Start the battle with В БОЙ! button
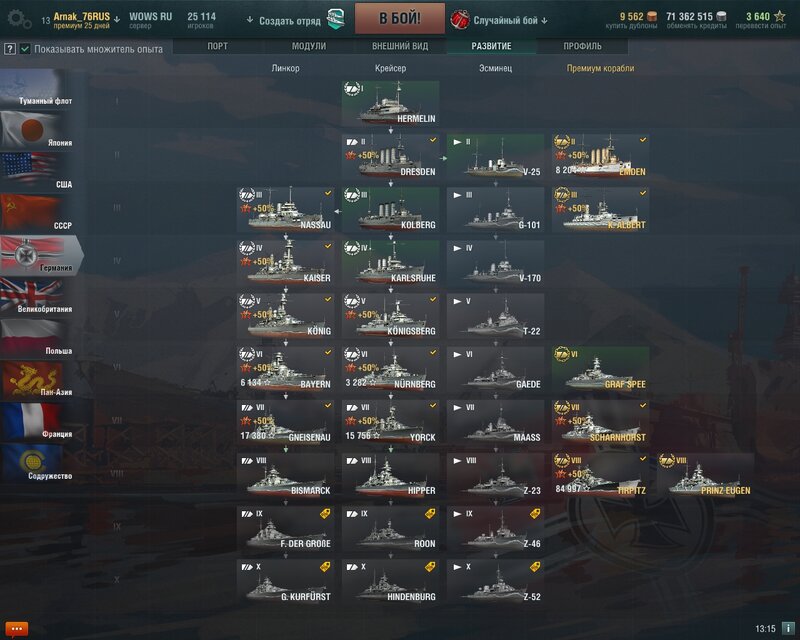This screenshot has height=640, width=800. pyautogui.click(x=399, y=18)
